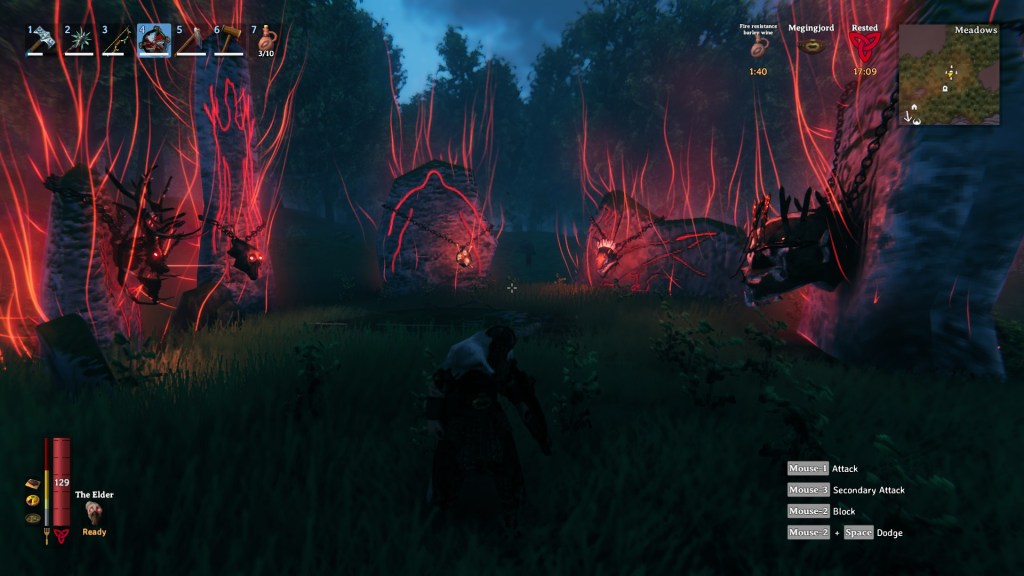This screenshot has width=1024, height=576.
Task: Click the Fire resistance barley wine status icon
Action: tap(758, 50)
